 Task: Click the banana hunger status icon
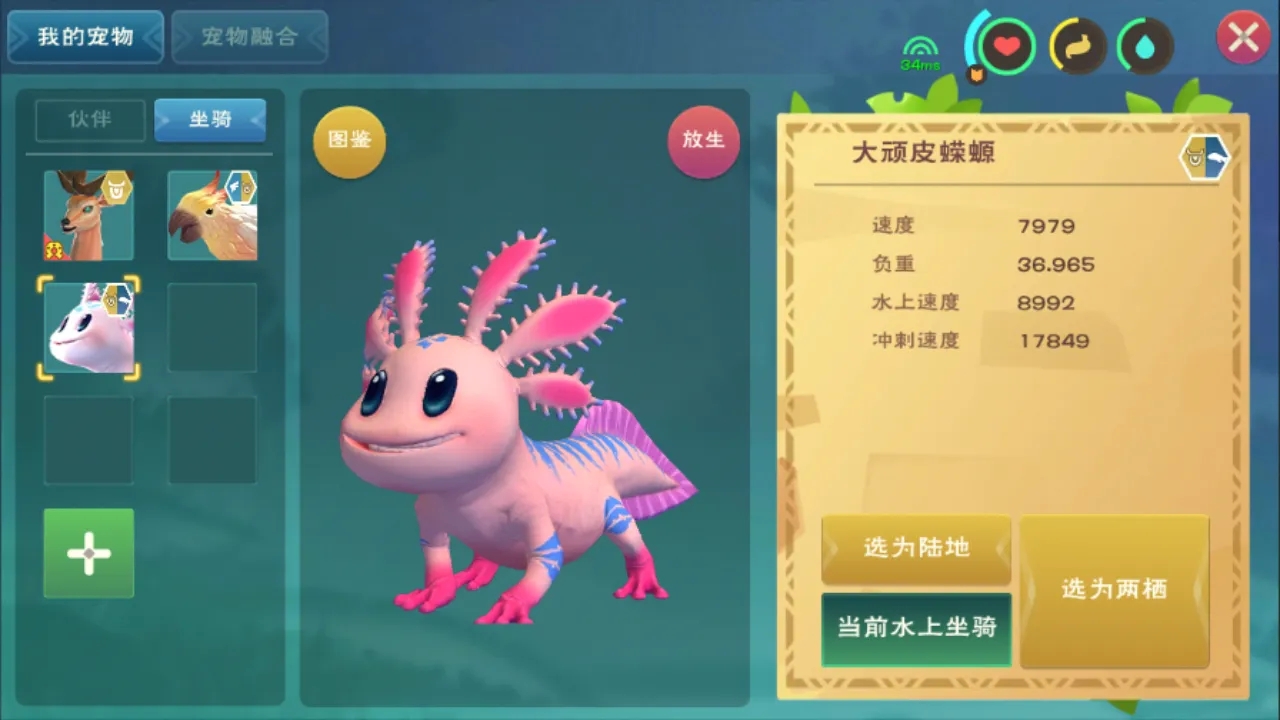click(1076, 48)
